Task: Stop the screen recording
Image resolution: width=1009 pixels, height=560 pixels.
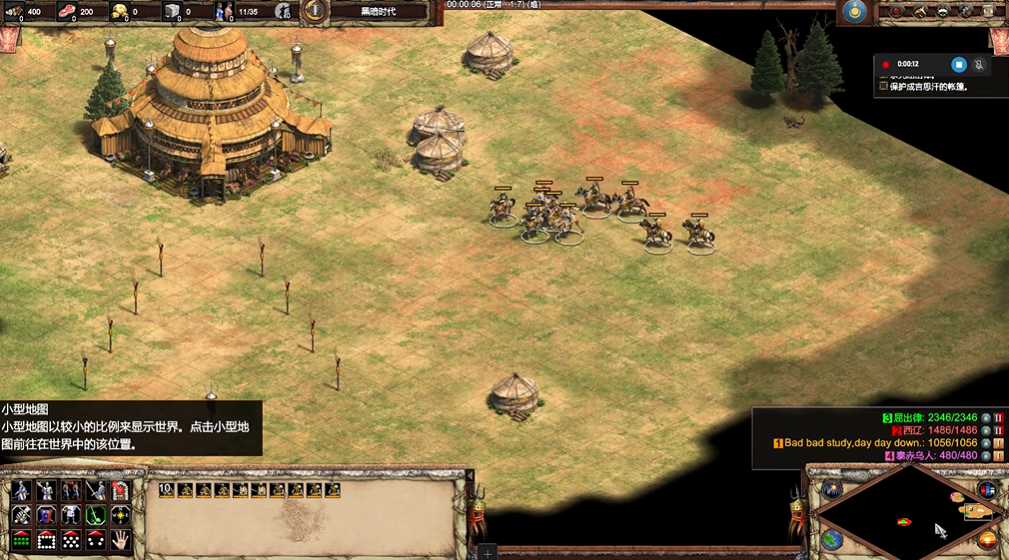Action: 957,65
